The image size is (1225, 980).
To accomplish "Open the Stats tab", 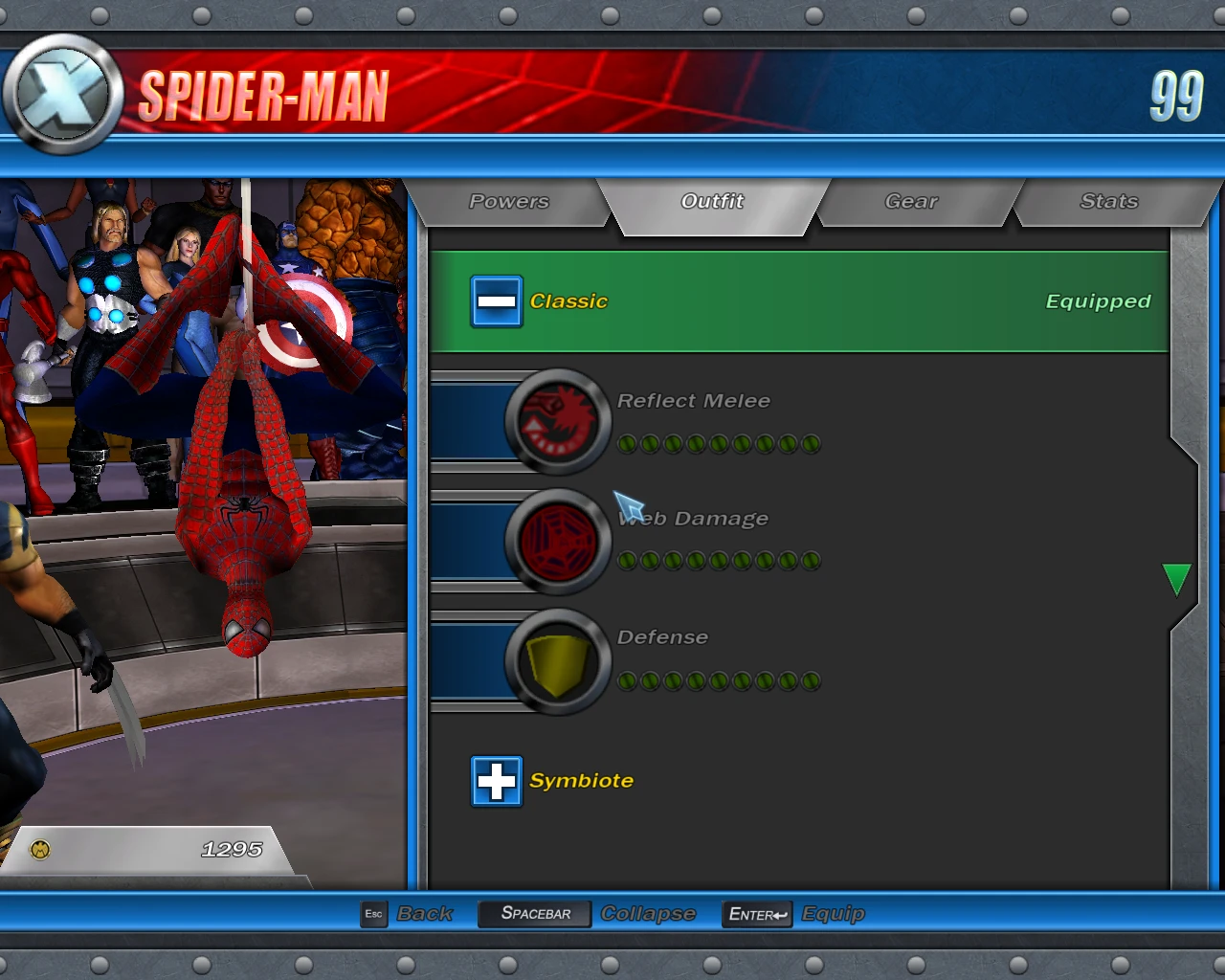I will click(x=1109, y=201).
